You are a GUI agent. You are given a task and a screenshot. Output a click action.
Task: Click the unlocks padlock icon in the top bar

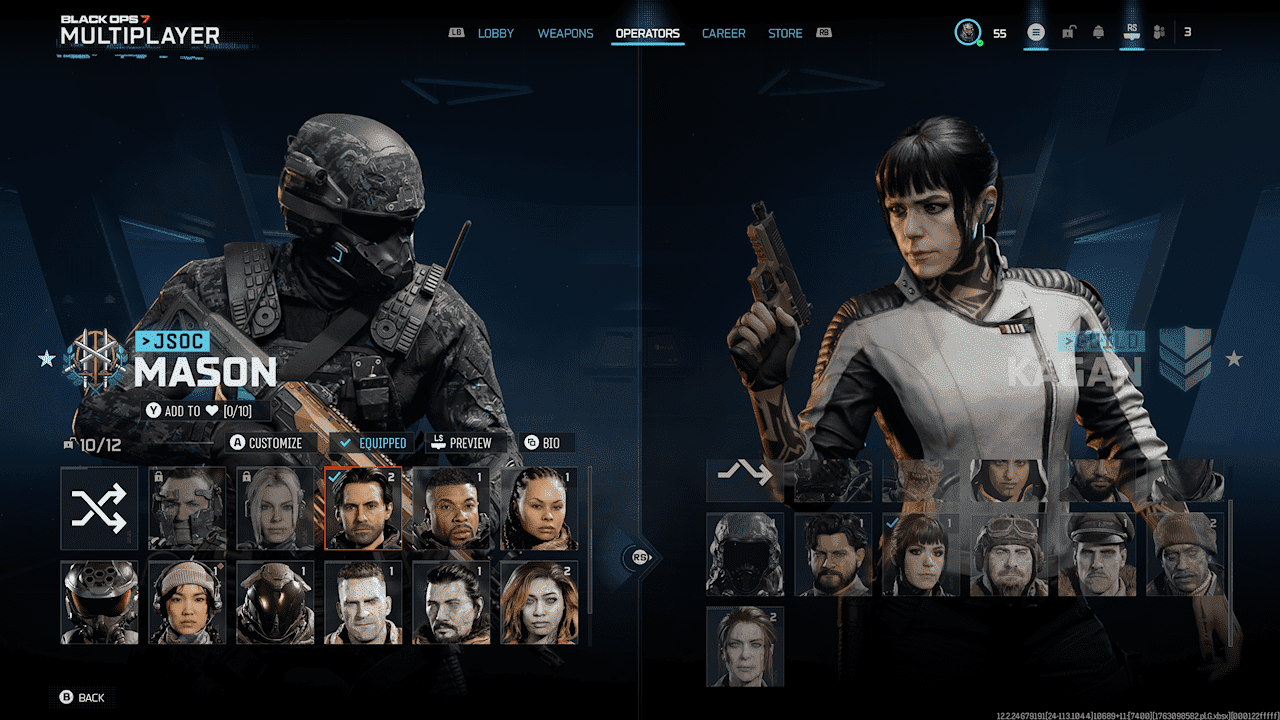point(1068,32)
